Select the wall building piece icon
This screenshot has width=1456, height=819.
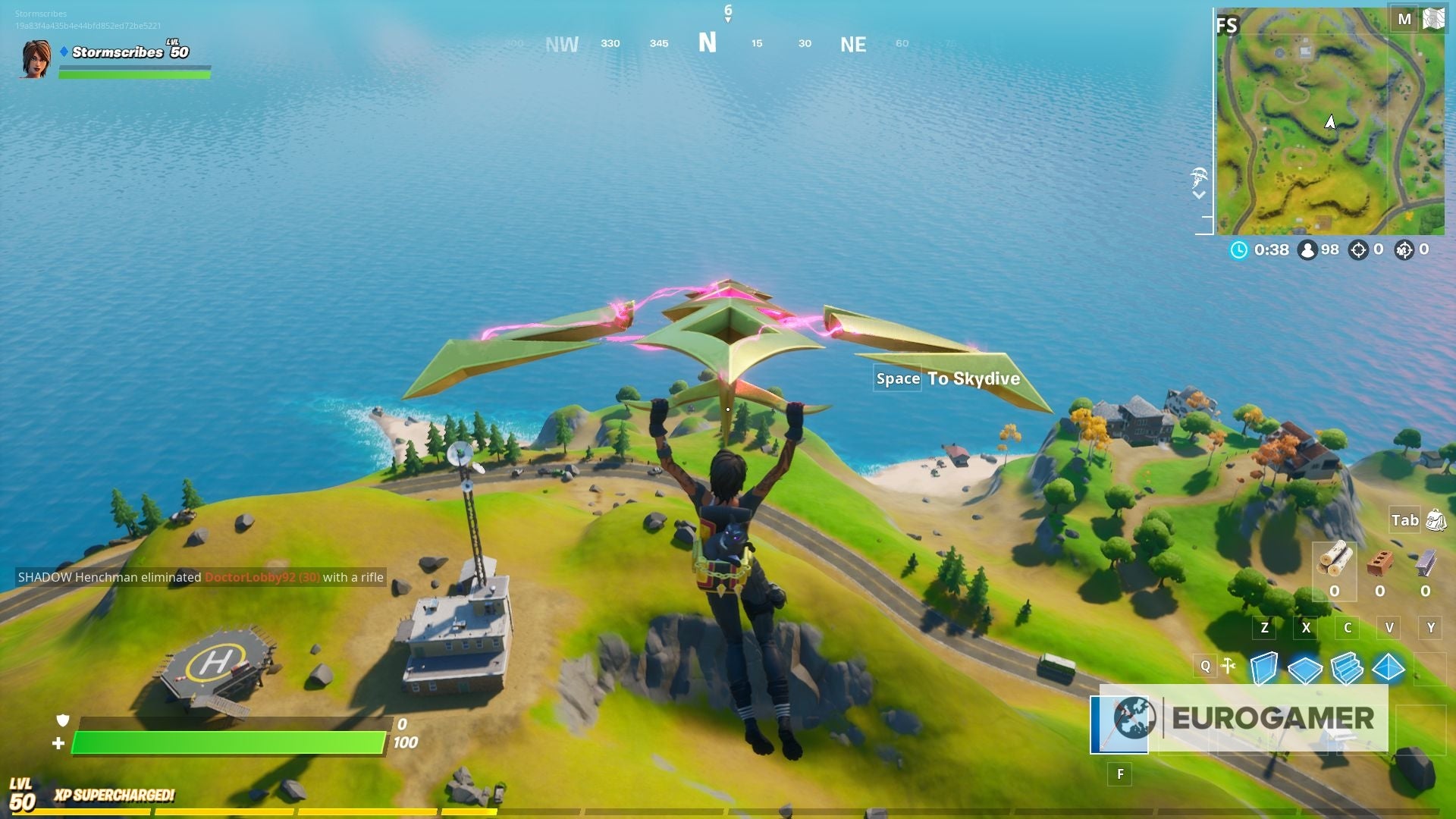(1264, 668)
